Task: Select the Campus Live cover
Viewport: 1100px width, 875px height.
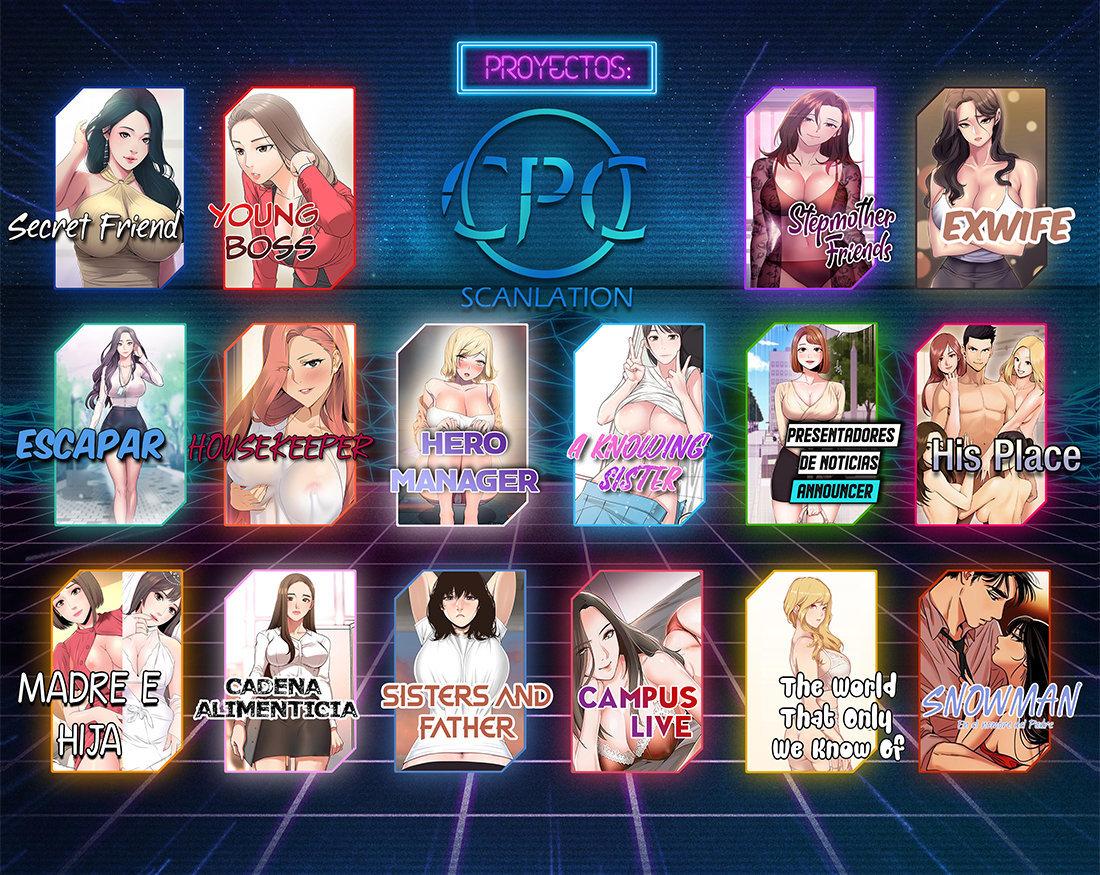Action: pos(636,675)
